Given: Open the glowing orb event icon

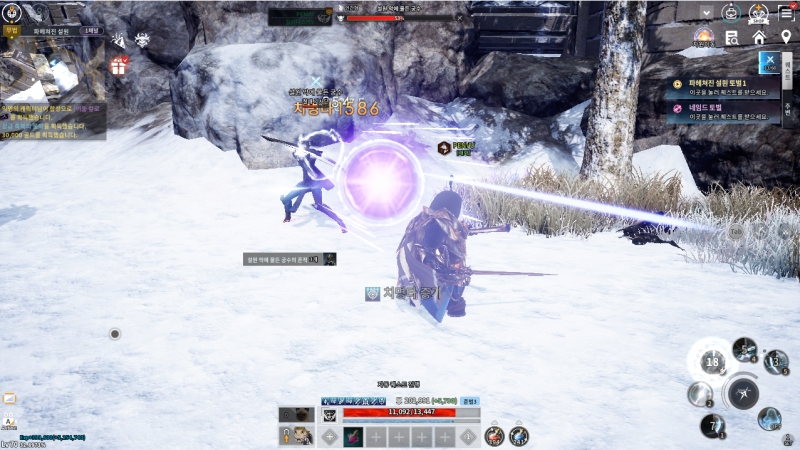Looking at the screenshot, I should click(704, 38).
